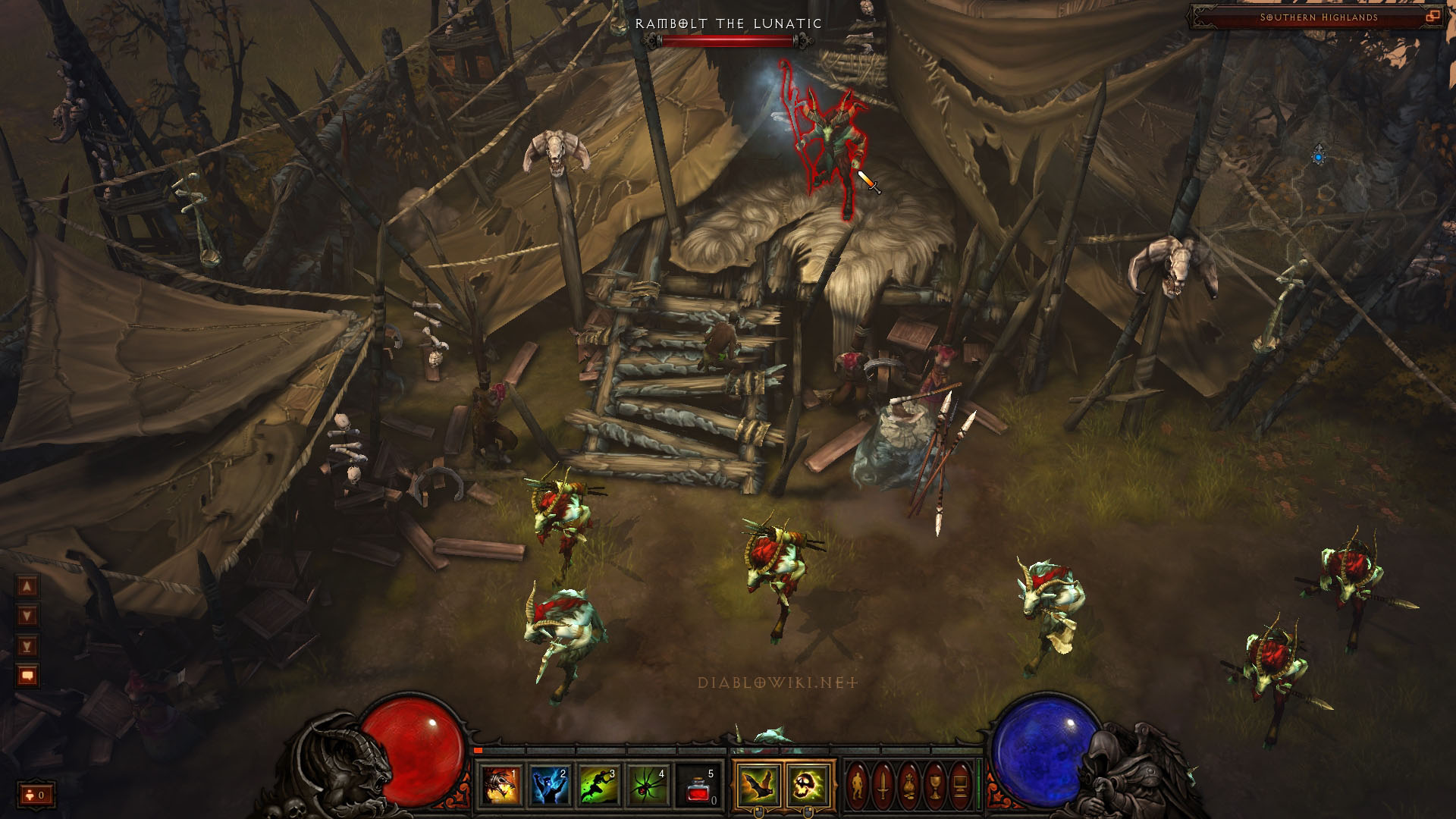The image size is (1456, 819).
Task: Select the bat skill on left mouse
Action: (x=758, y=785)
